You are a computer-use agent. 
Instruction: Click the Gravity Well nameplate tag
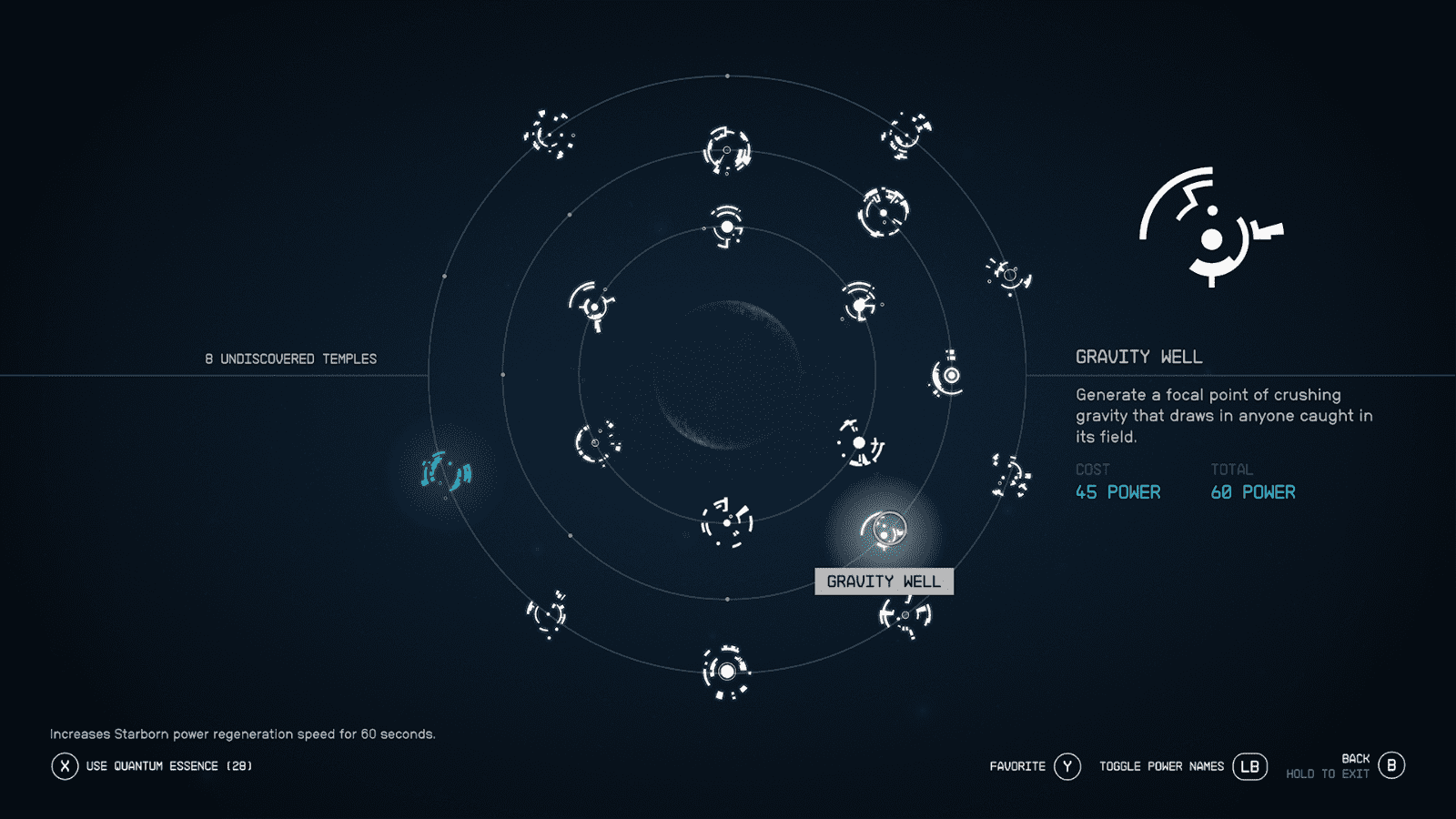pyautogui.click(x=884, y=581)
